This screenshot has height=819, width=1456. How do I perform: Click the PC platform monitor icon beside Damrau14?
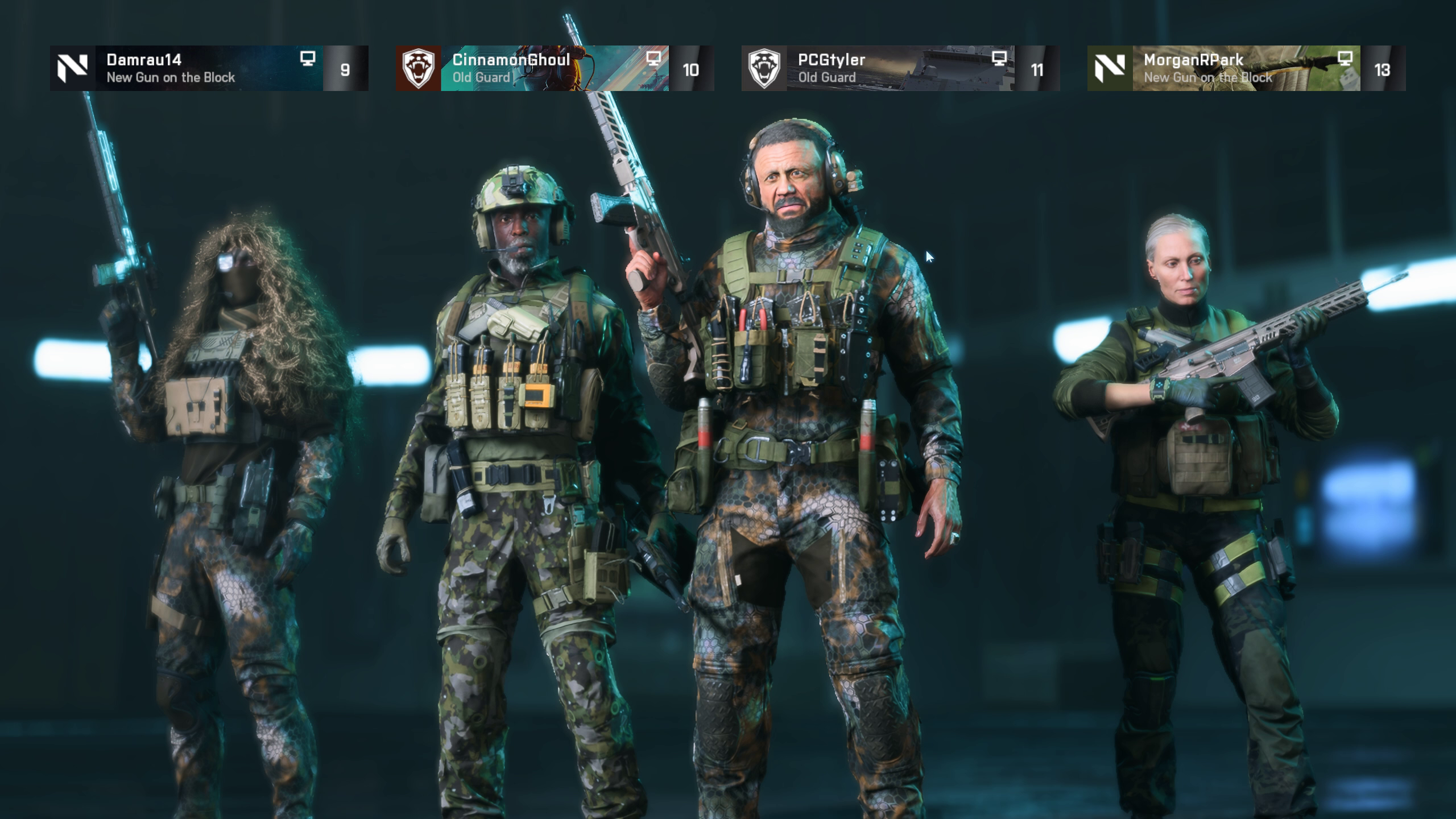point(308,59)
